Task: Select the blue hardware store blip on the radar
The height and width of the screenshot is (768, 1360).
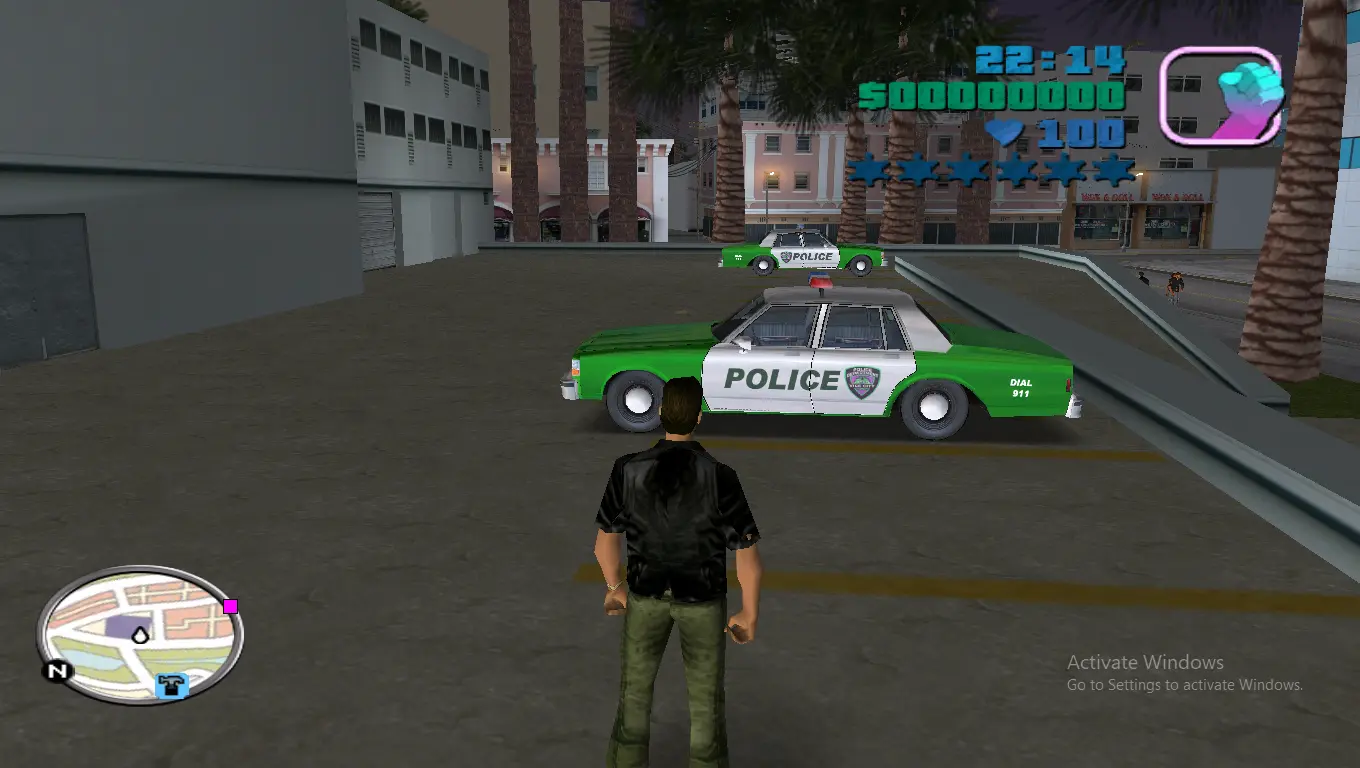Action: [170, 686]
